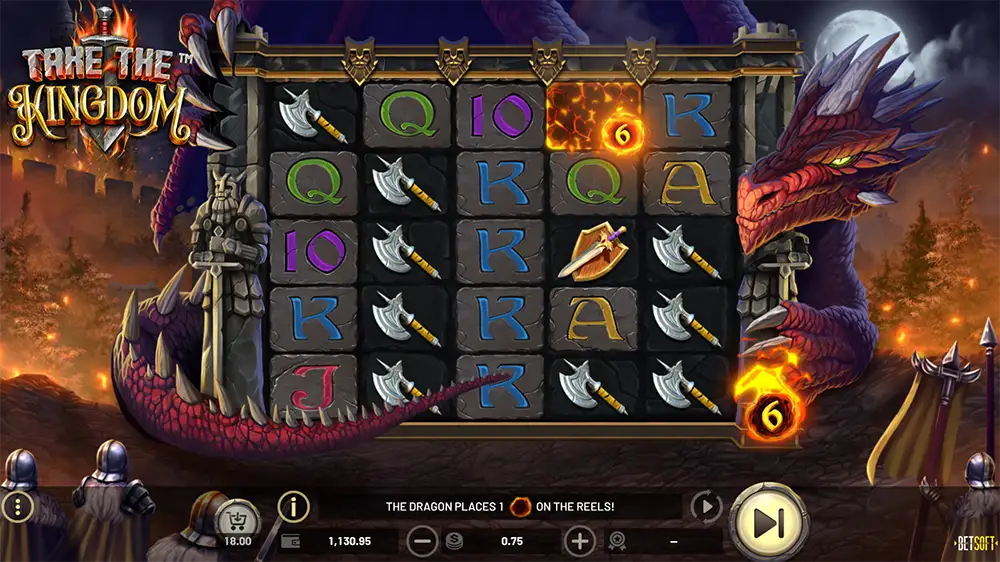Show the game info paytable
This screenshot has height=562, width=1000.
click(x=293, y=507)
